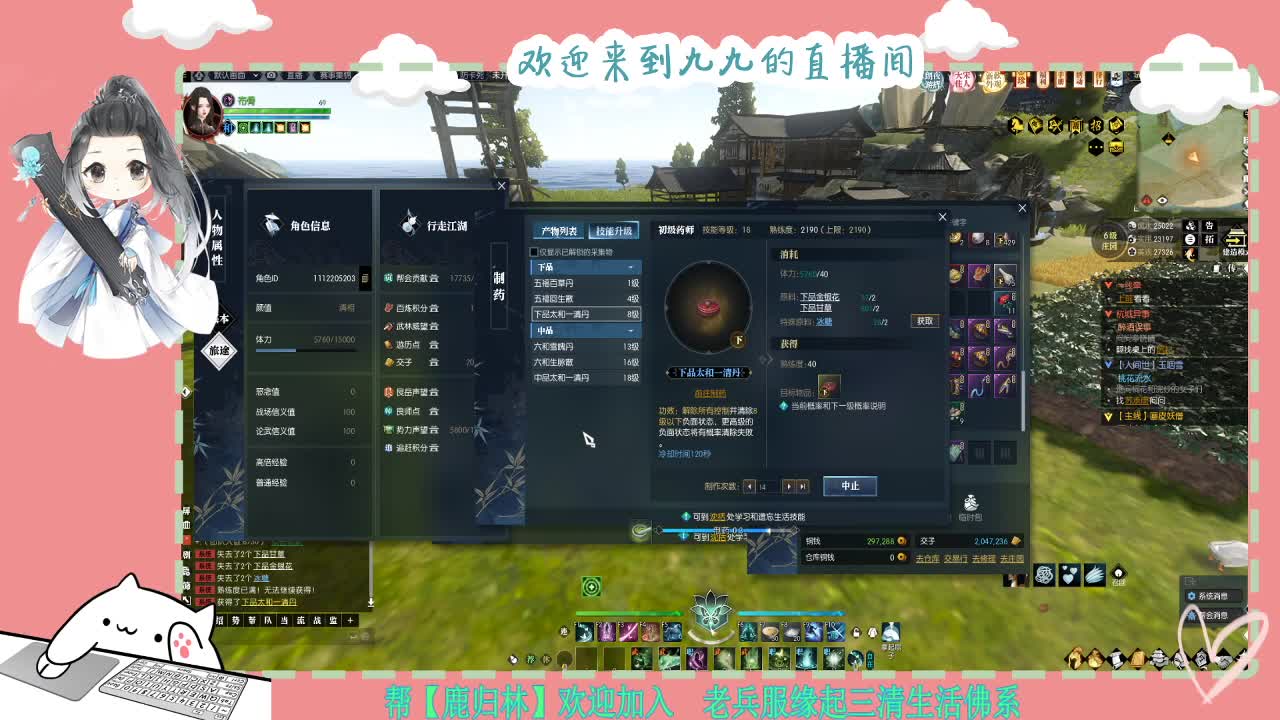This screenshot has height=720, width=1280.
Task: Click the right stepper arrow for 制作次数
Action: click(789, 487)
